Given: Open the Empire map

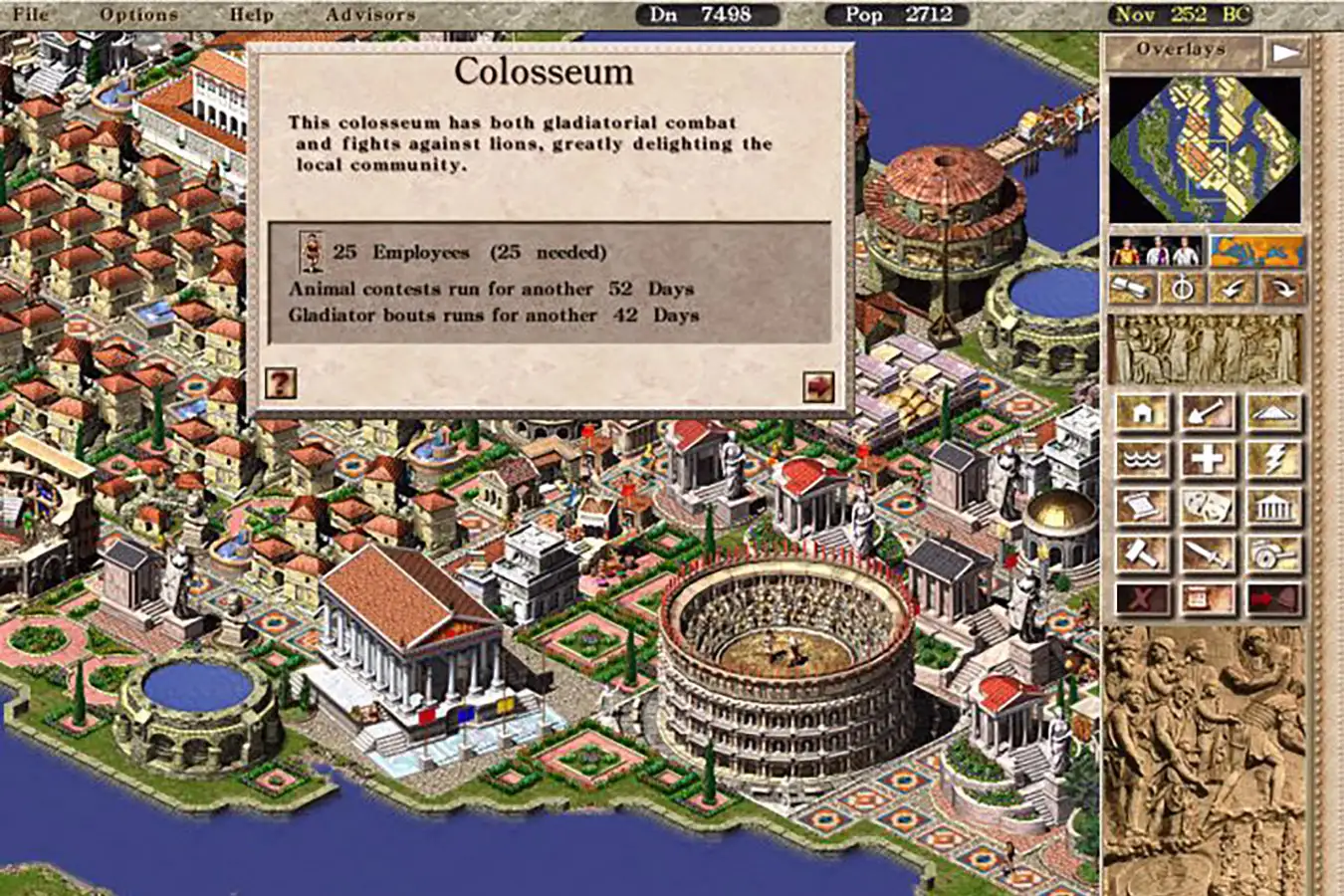Looking at the screenshot, I should point(1257,251).
